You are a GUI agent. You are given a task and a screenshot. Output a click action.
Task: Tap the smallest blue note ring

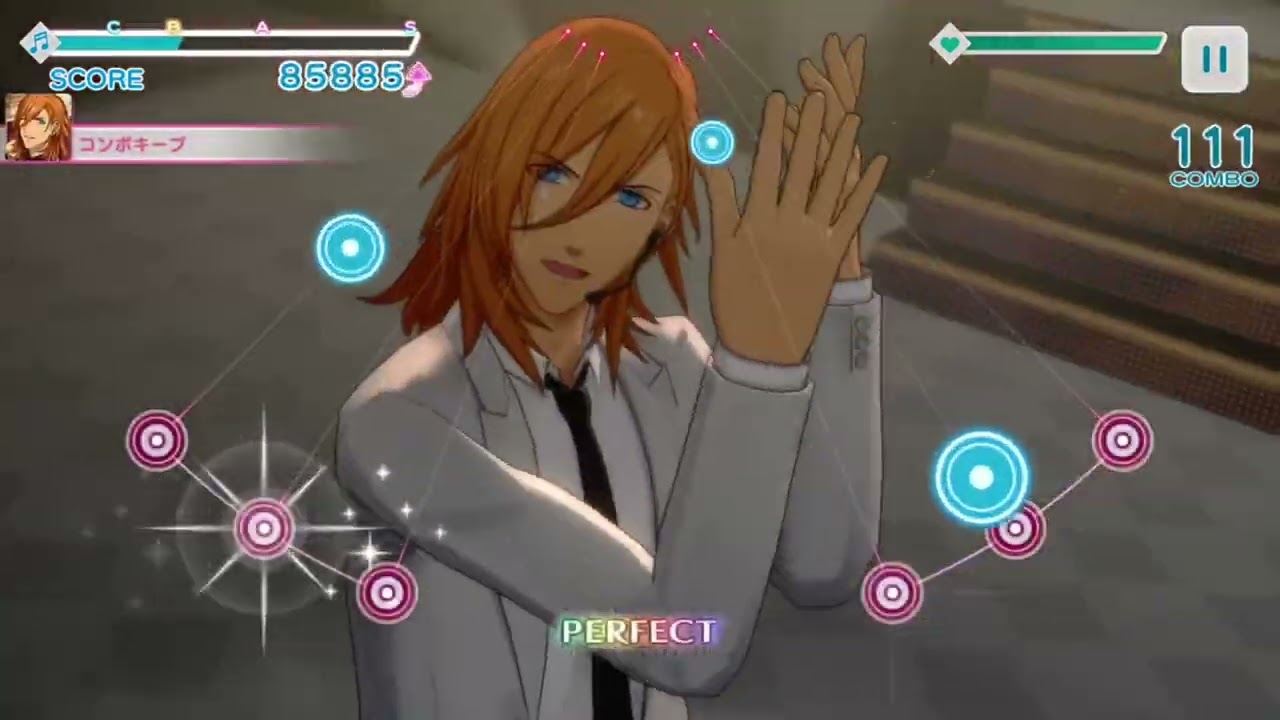tap(712, 143)
